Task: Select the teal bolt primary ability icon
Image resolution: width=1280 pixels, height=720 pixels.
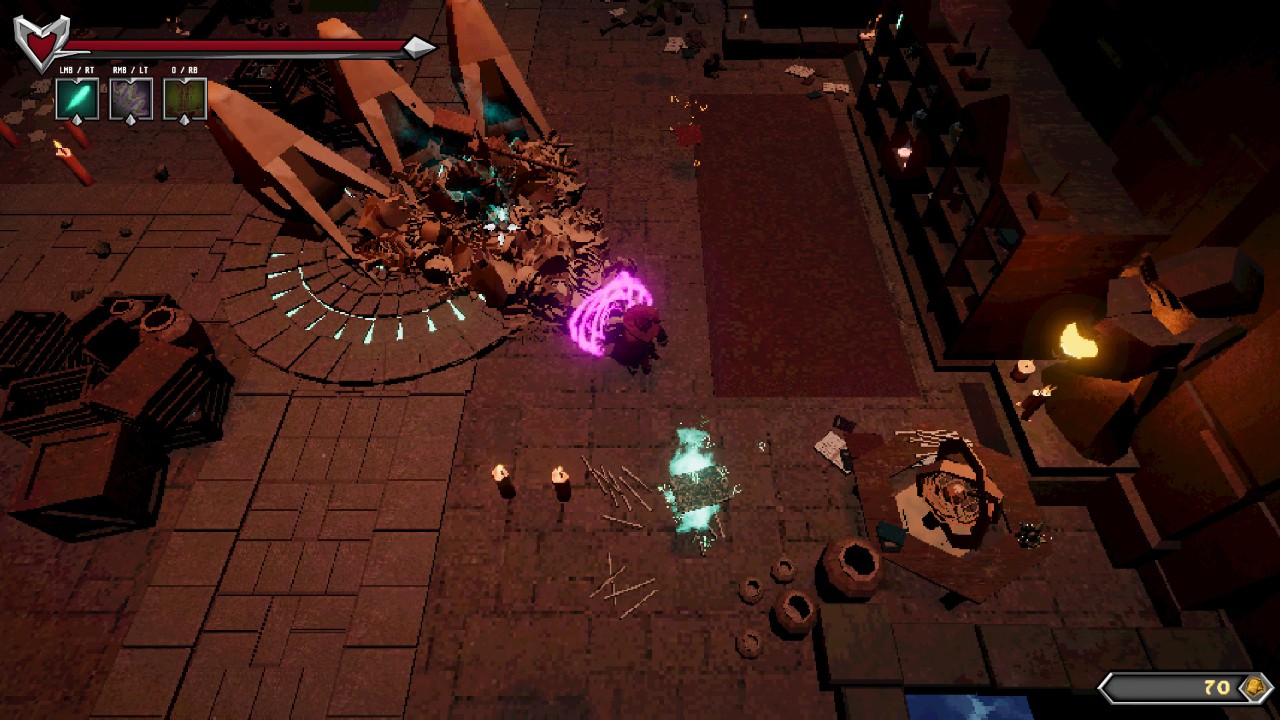Action: click(77, 99)
